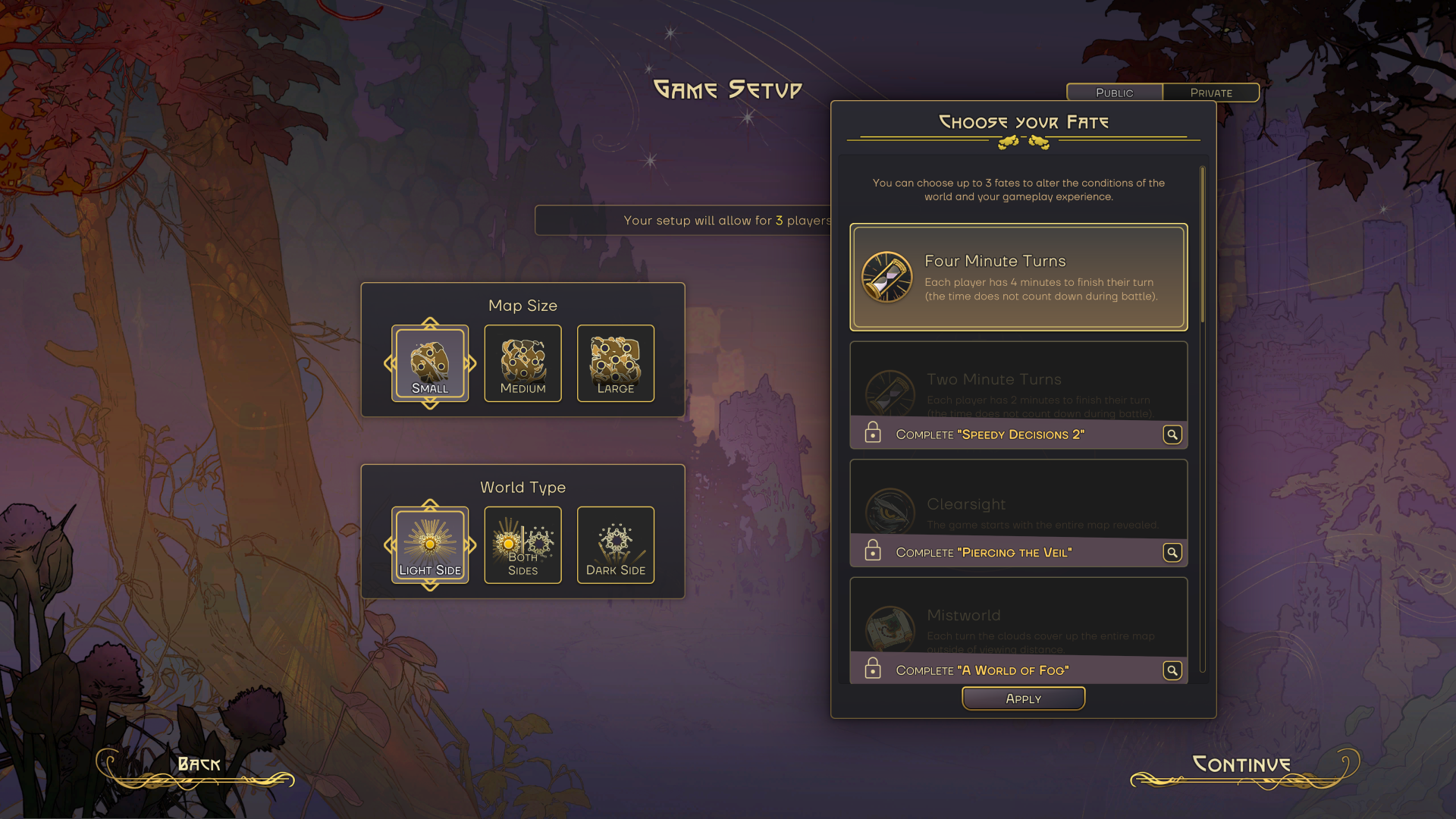Switch lobby to Public
The height and width of the screenshot is (819, 1456).
(1114, 93)
